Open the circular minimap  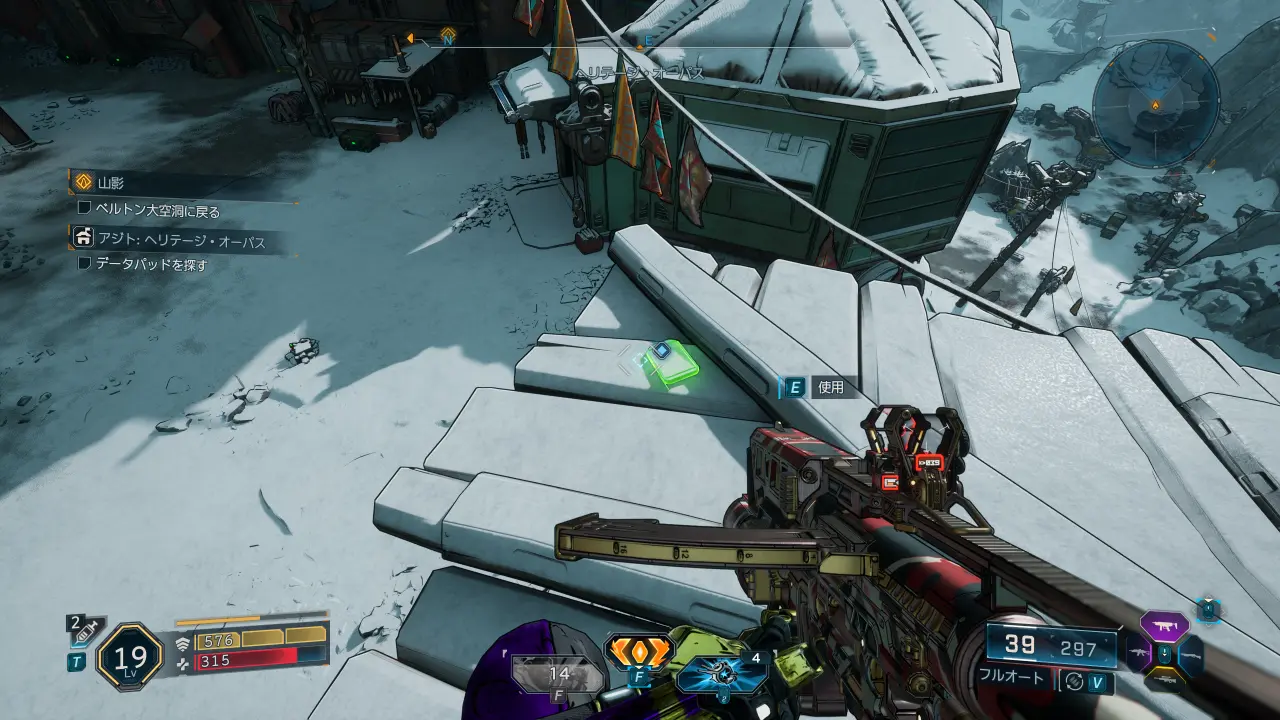[1155, 104]
